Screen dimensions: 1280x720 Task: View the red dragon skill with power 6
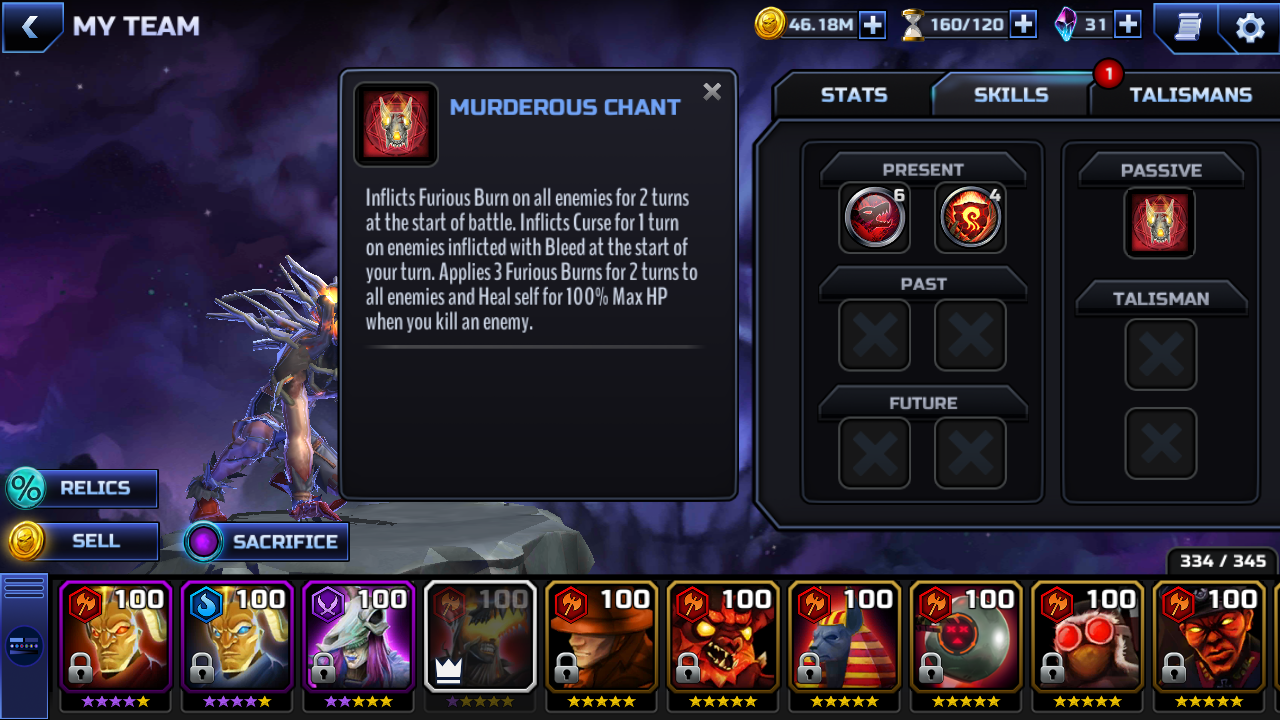875,217
